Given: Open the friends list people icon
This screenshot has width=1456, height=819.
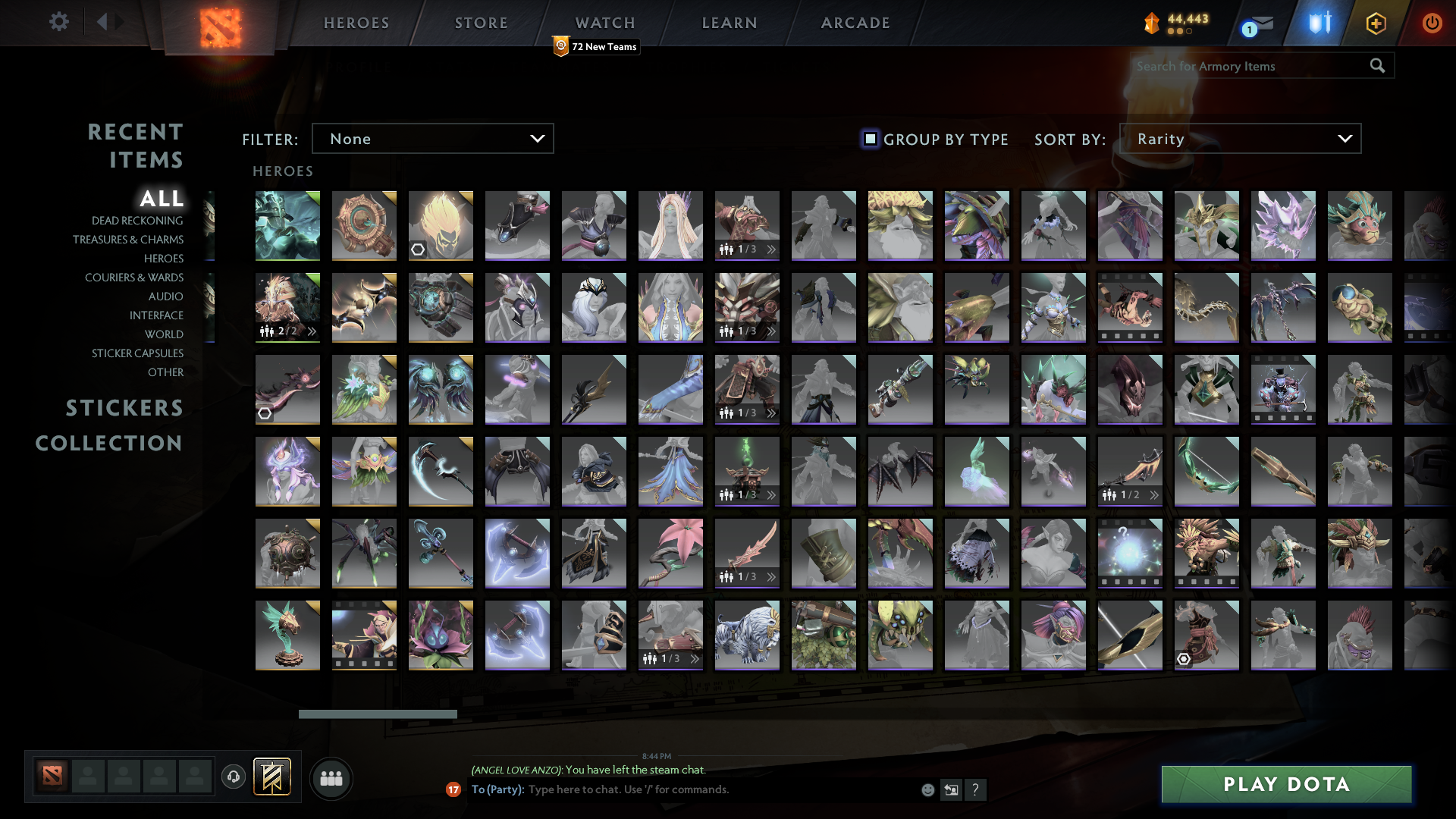Looking at the screenshot, I should click(331, 777).
